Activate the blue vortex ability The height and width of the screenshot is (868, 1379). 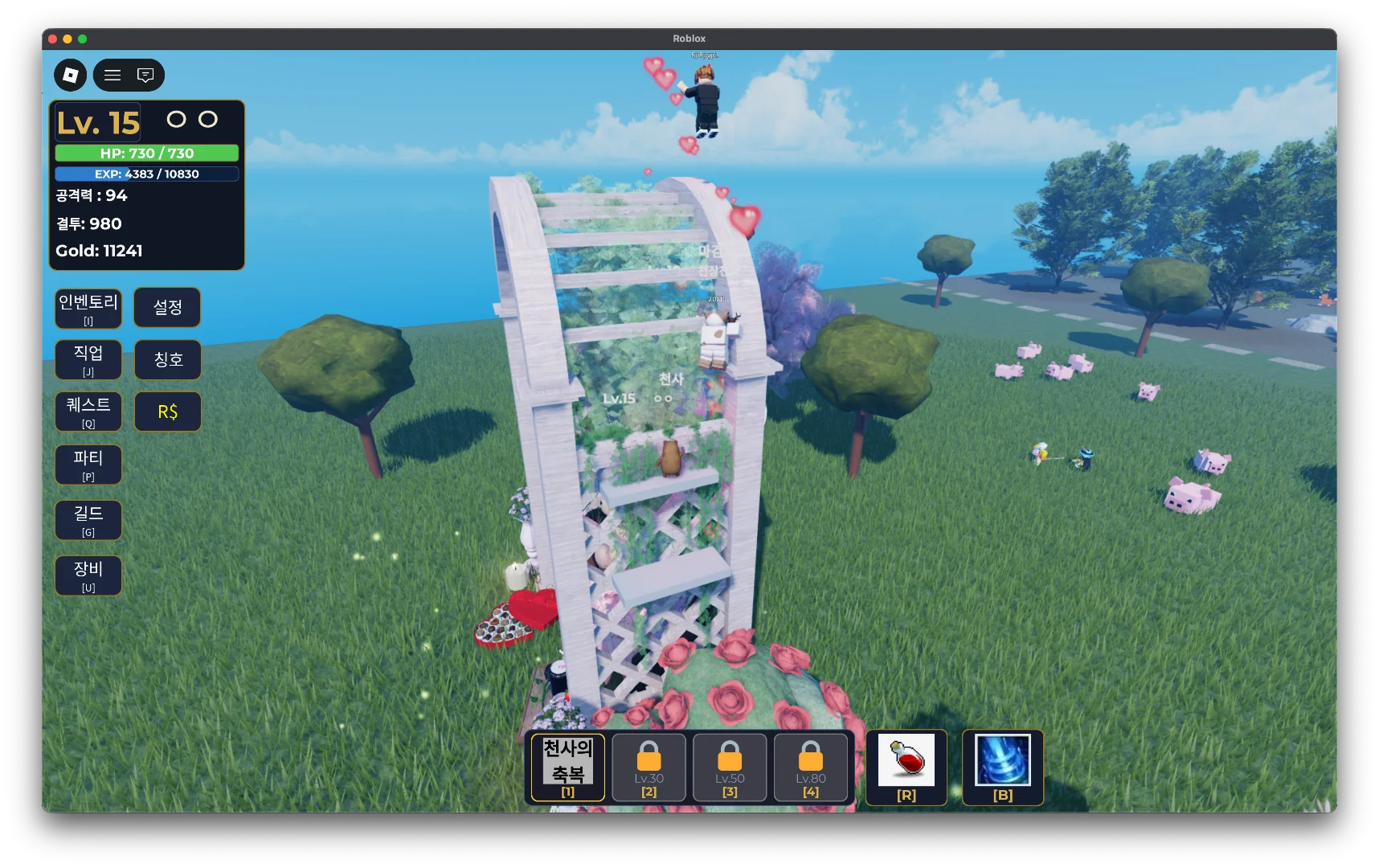tap(1003, 766)
